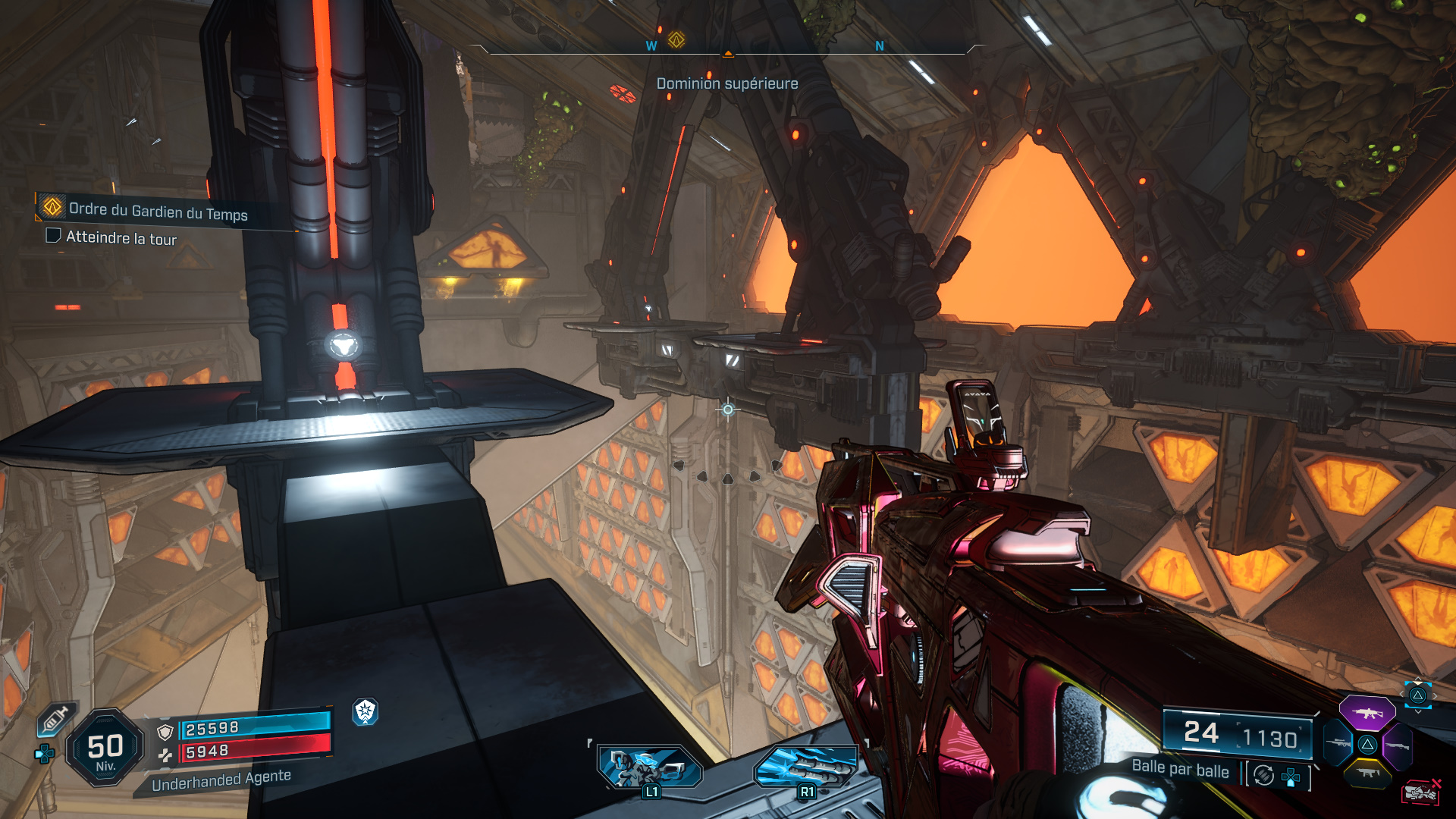This screenshot has height=819, width=1456.
Task: Expand the weapon swap down chevron
Action: pyautogui.click(x=1418, y=712)
